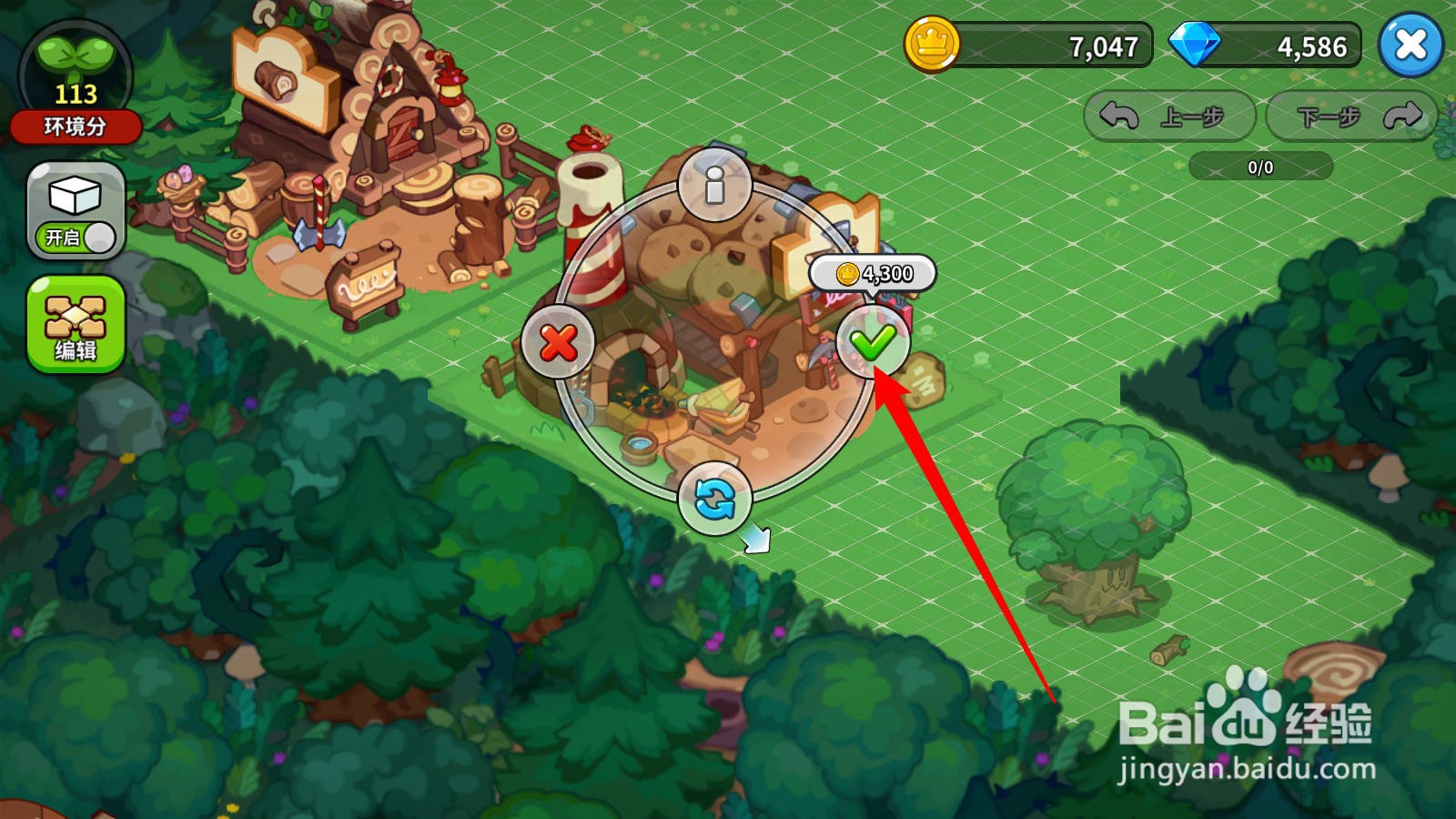
Task: Open the 编辑 edit menu
Action: pos(76,325)
